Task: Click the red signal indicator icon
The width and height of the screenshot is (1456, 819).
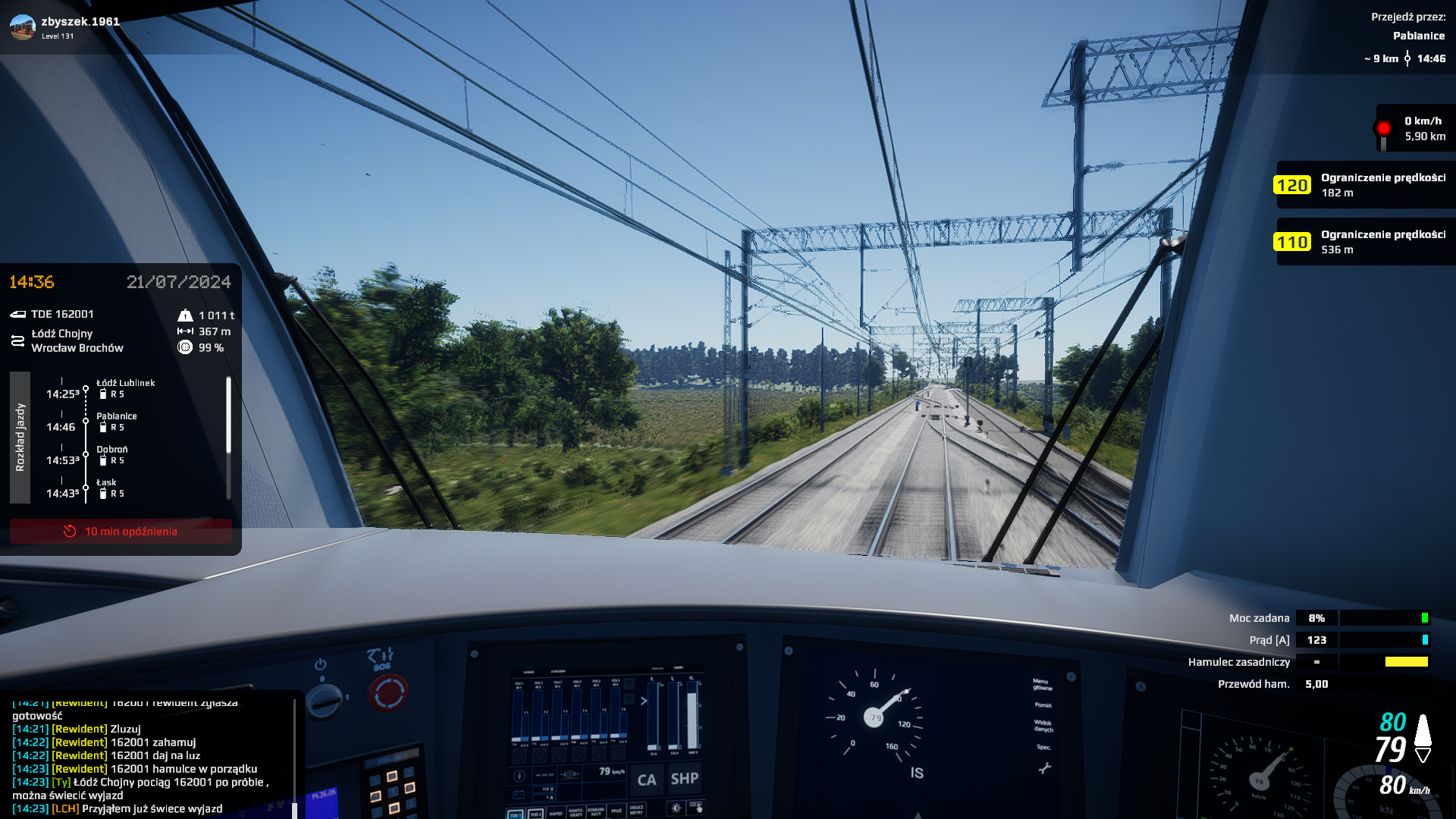Action: (x=1383, y=128)
